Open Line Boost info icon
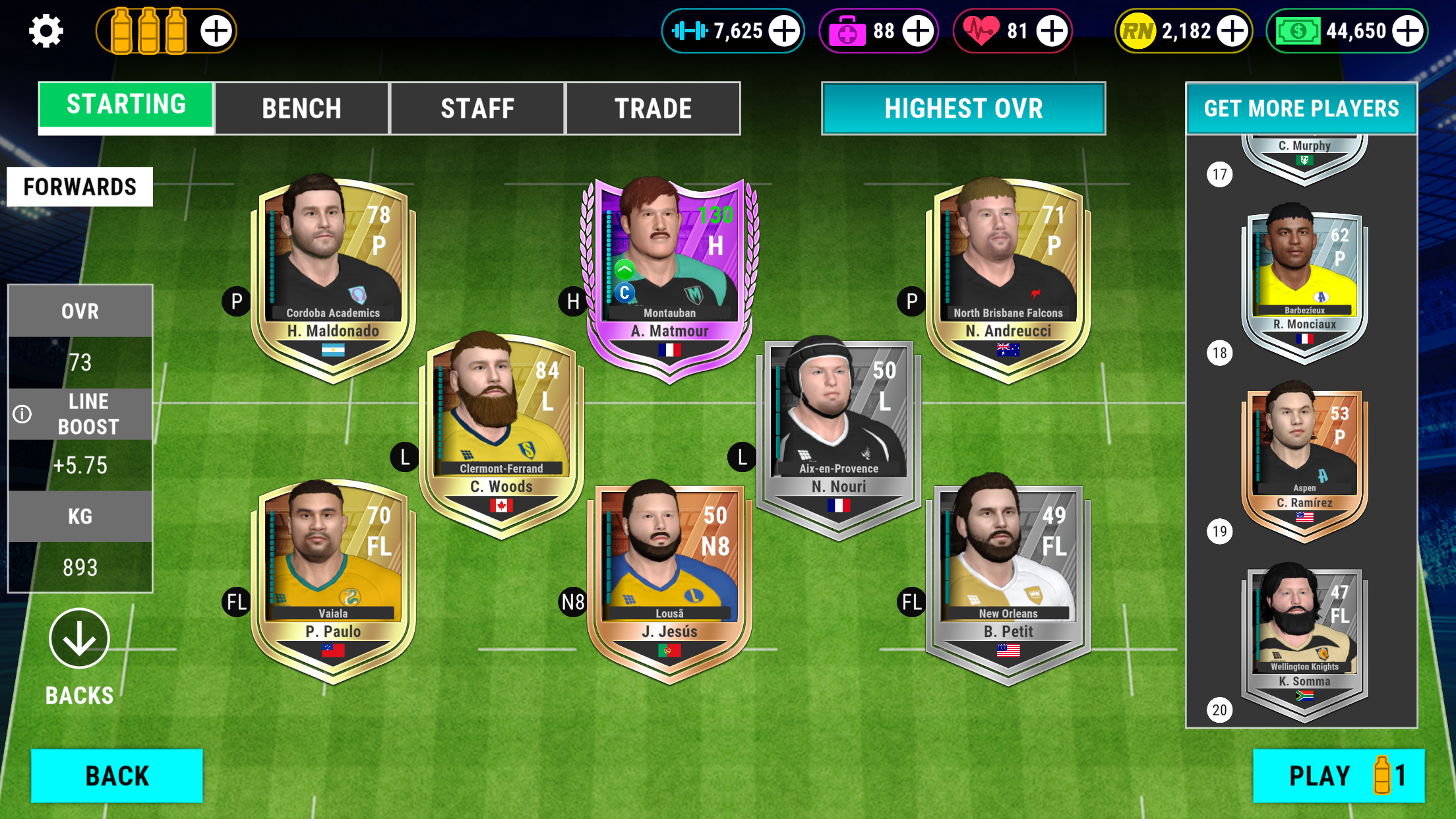This screenshot has height=819, width=1456. tap(22, 414)
